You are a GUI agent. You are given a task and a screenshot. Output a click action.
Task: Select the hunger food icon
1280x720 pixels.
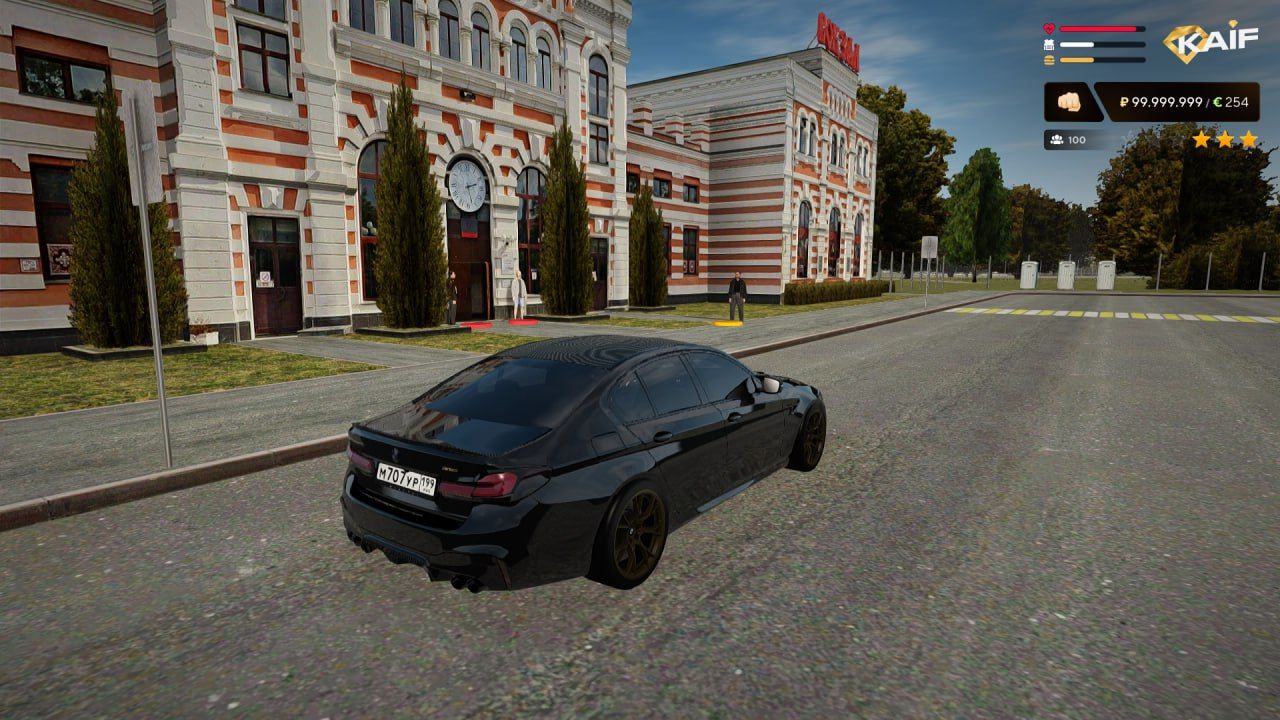pos(1049,60)
